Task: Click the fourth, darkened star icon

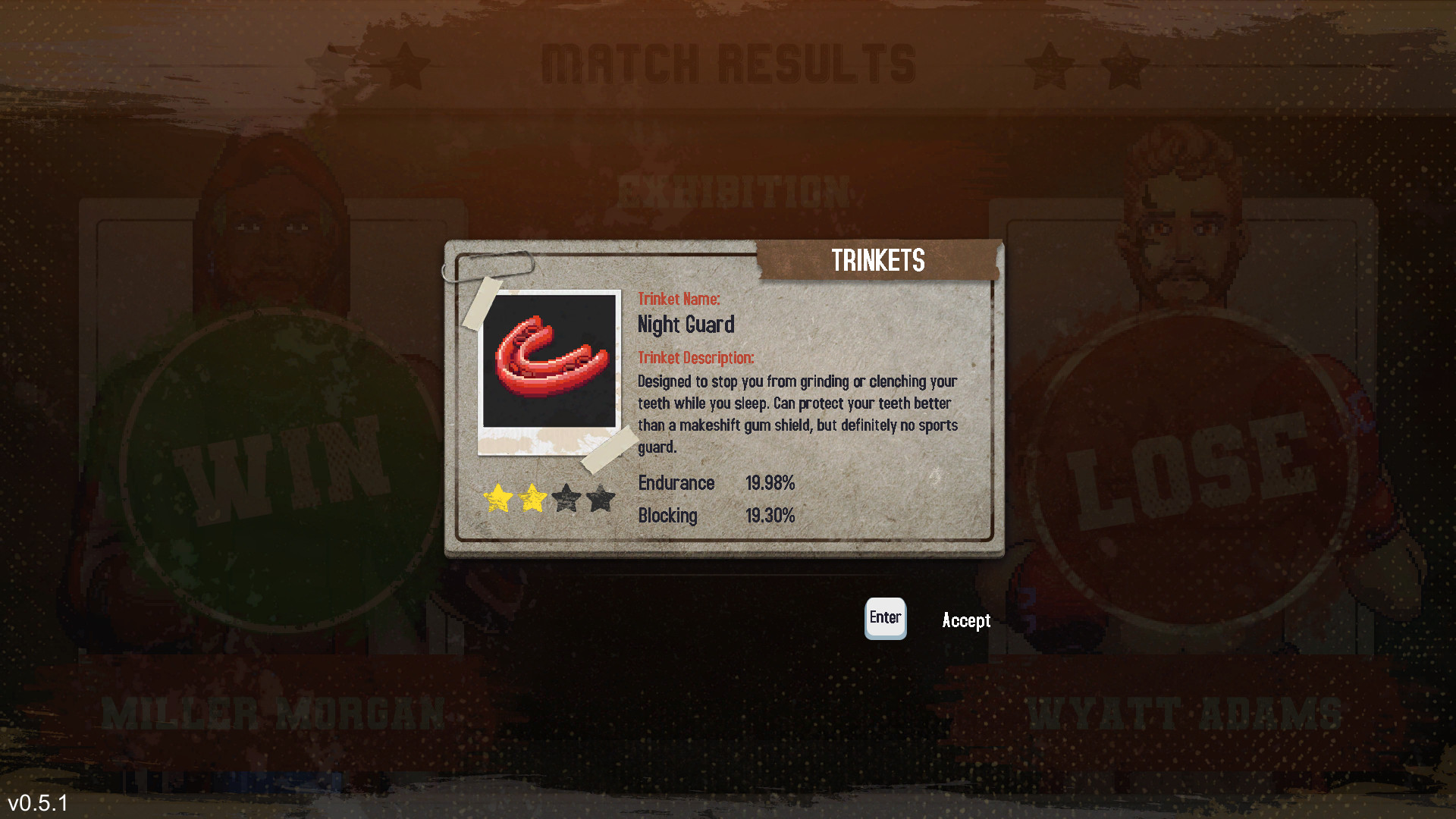Action: (x=601, y=499)
